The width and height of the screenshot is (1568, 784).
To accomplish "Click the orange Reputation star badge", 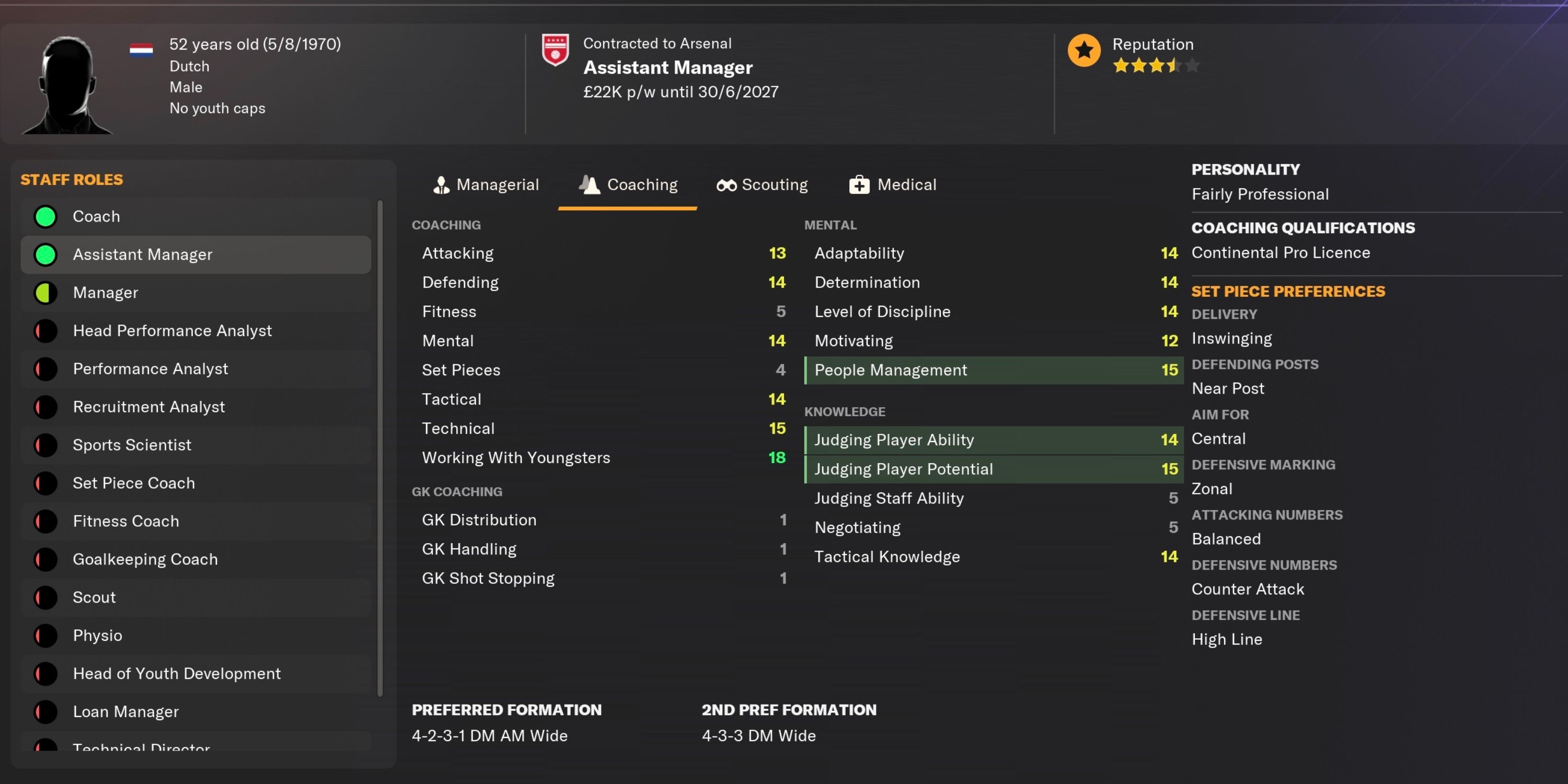I will click(1083, 51).
